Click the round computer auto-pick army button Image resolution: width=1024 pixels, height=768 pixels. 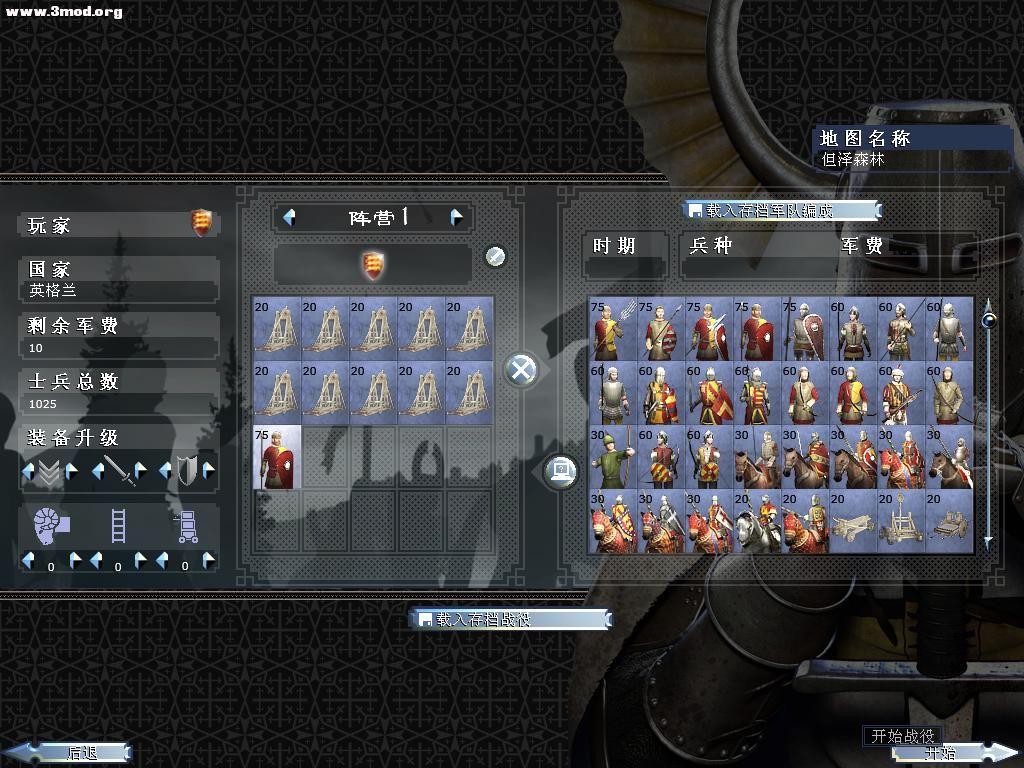[561, 470]
